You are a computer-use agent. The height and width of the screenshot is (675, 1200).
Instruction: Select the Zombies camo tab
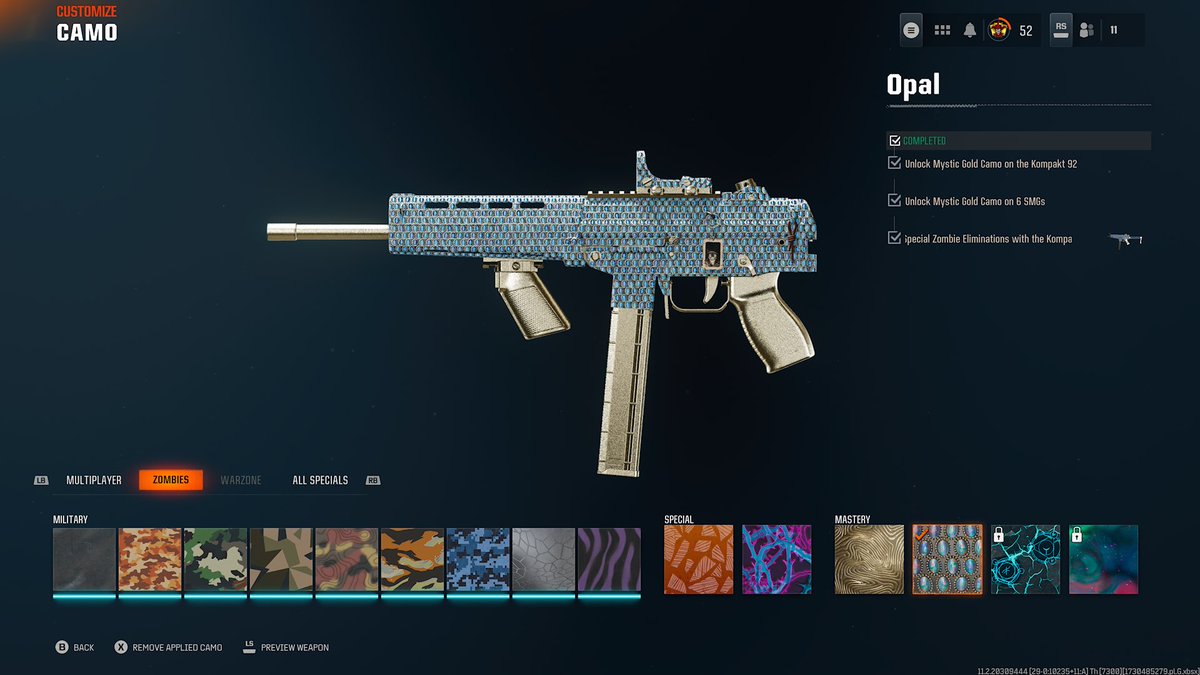tap(171, 480)
